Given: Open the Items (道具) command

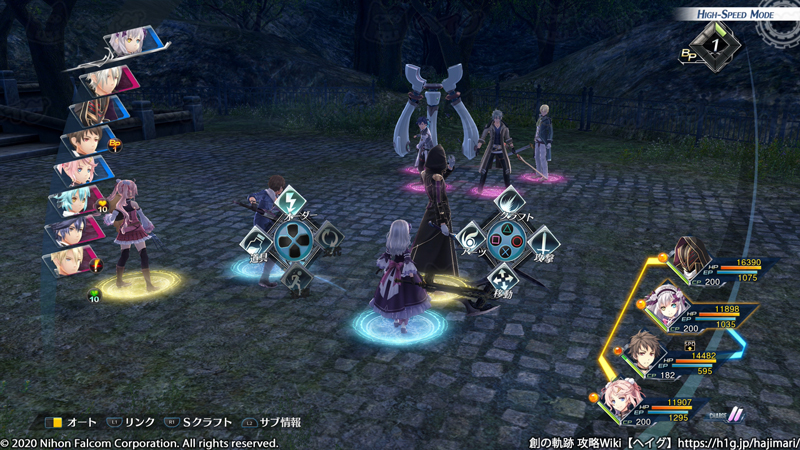Looking at the screenshot, I should (256, 243).
